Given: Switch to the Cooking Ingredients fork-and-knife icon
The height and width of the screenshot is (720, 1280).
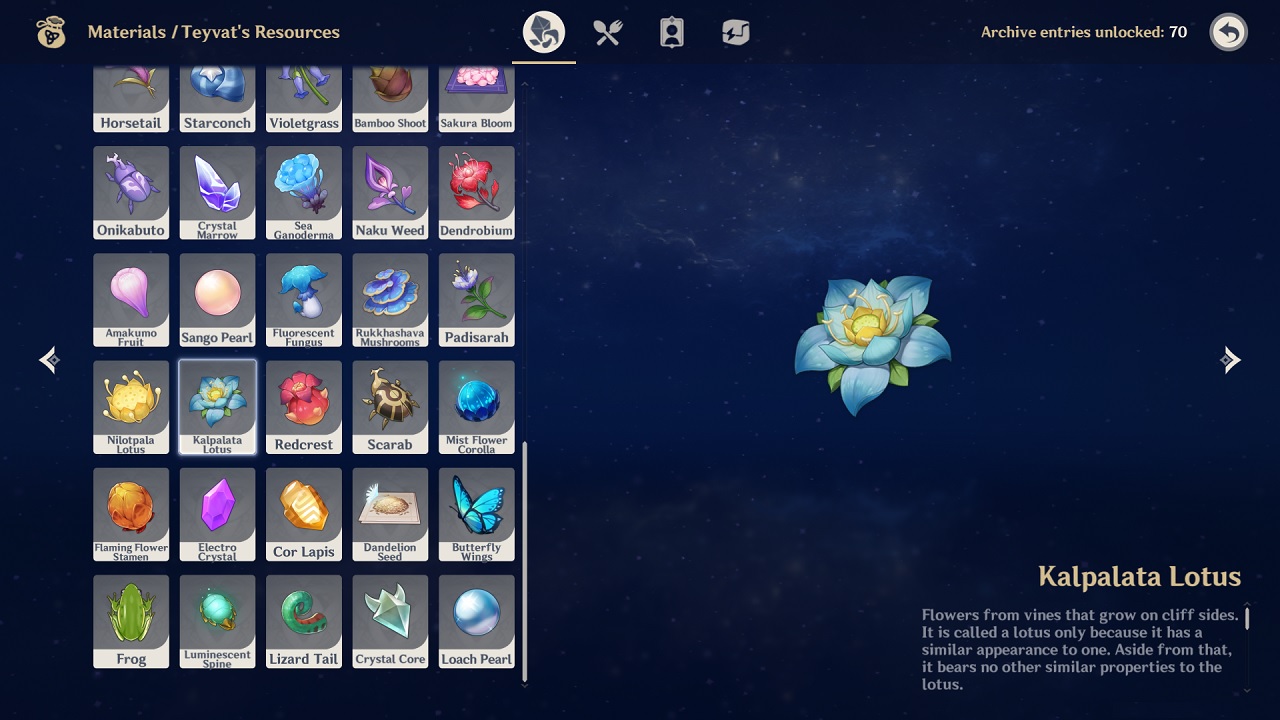Looking at the screenshot, I should 607,31.
